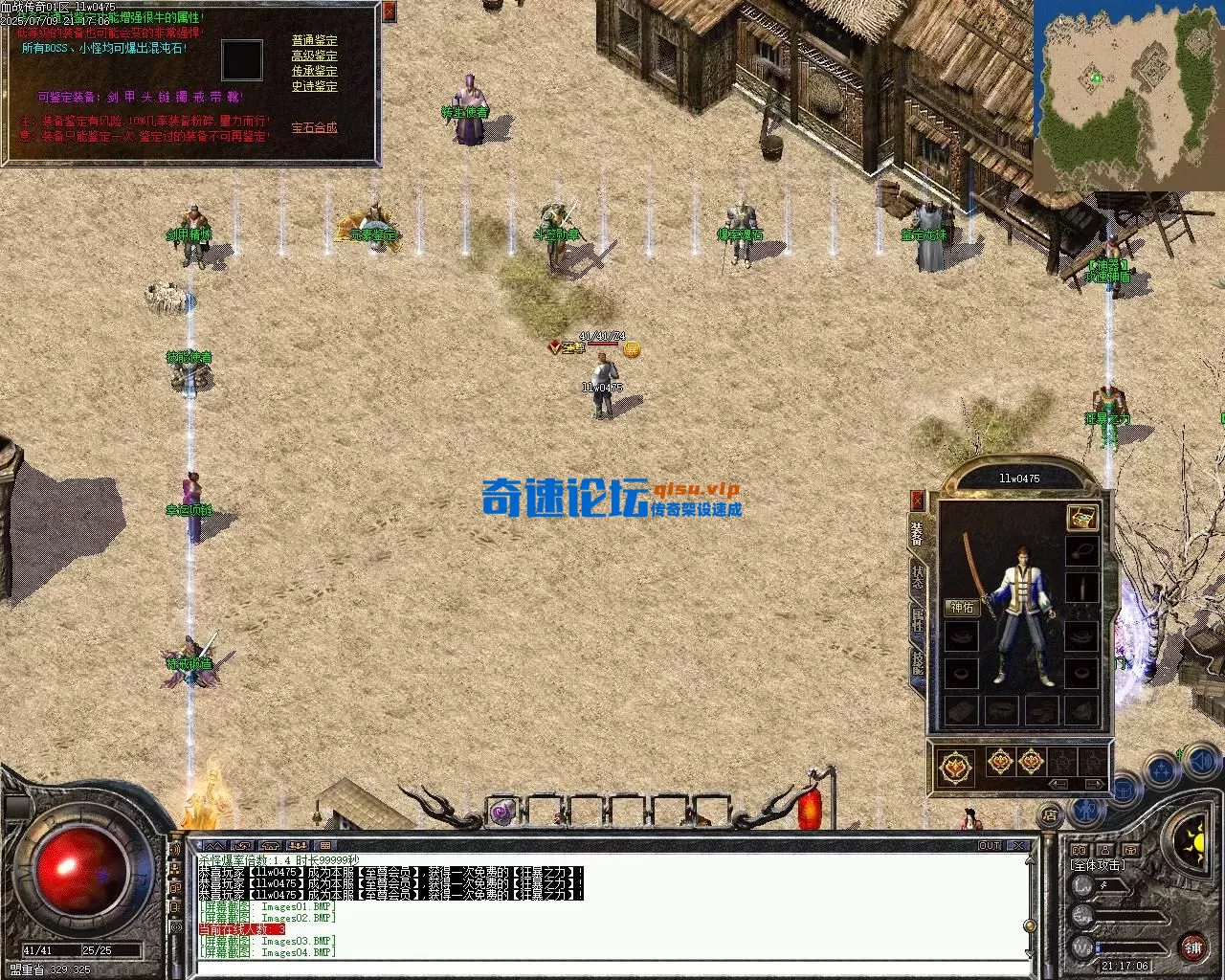Select the fox emblem skill icon below character model
1225x980 pixels.
click(x=956, y=767)
